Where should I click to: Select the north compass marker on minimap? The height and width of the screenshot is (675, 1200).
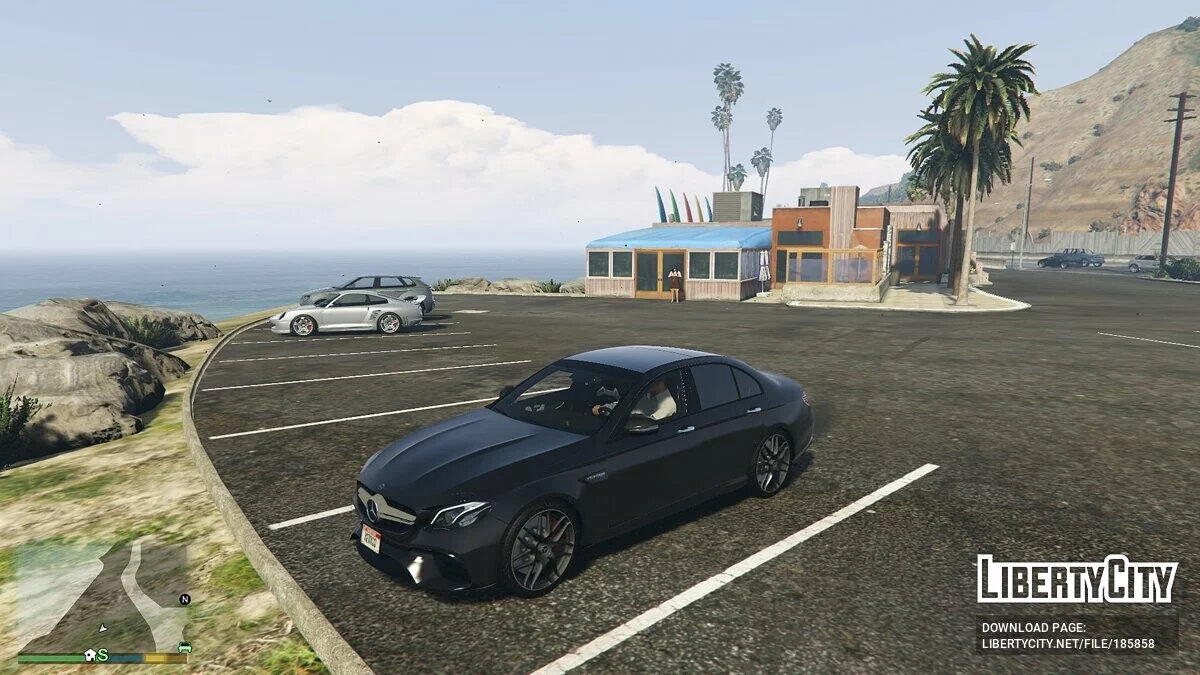pyautogui.click(x=184, y=599)
